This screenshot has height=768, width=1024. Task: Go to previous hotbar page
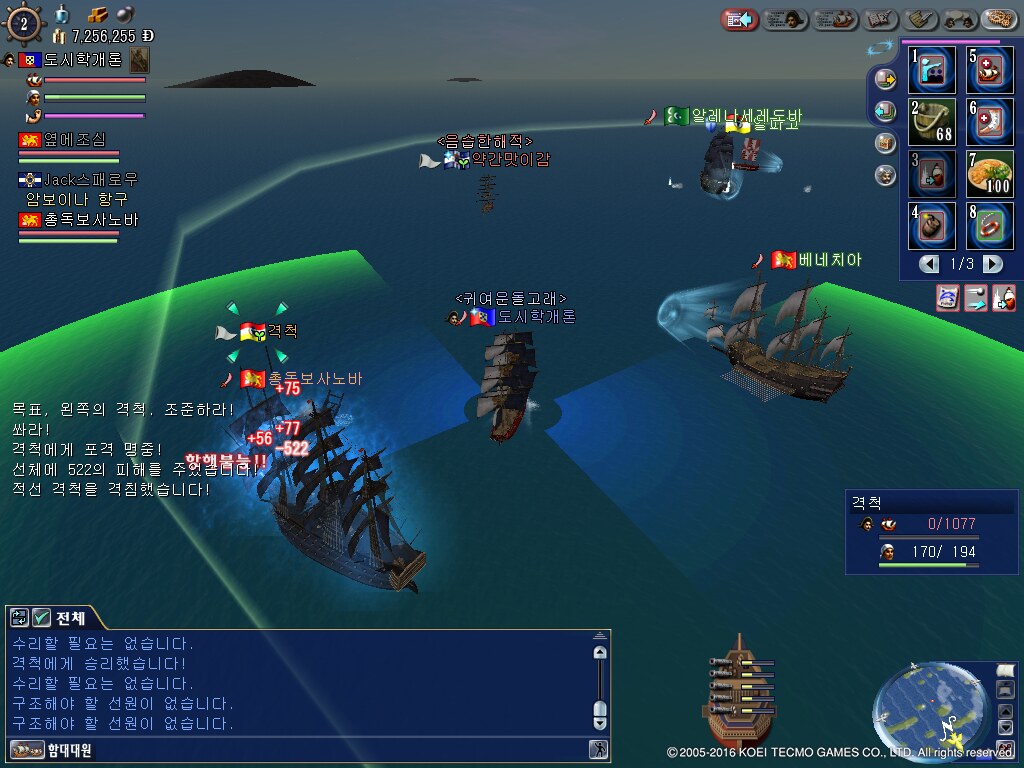tap(930, 264)
